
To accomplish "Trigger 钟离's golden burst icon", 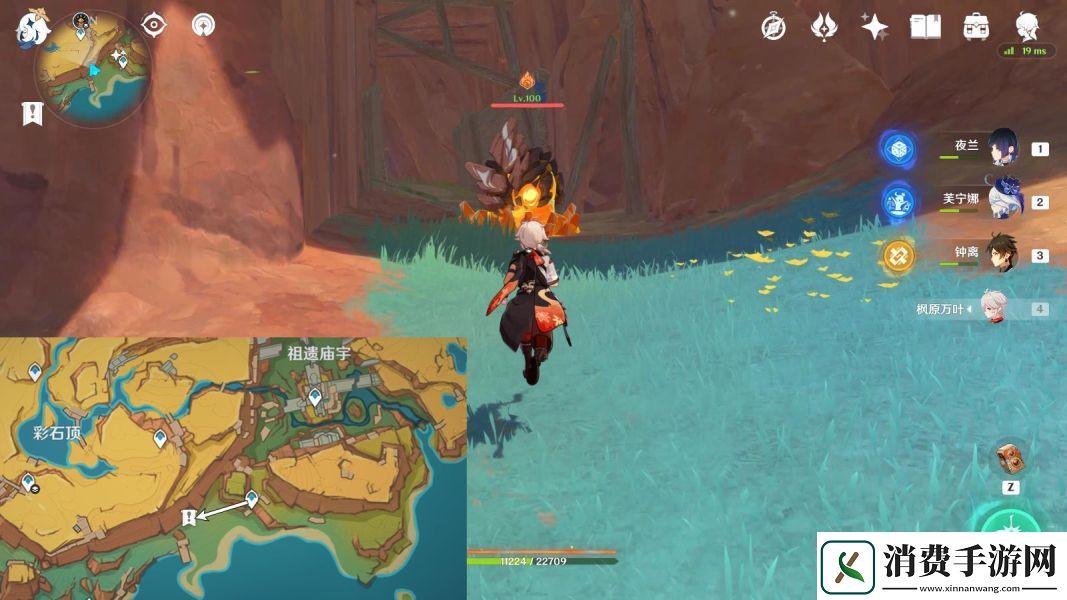I will [x=899, y=255].
